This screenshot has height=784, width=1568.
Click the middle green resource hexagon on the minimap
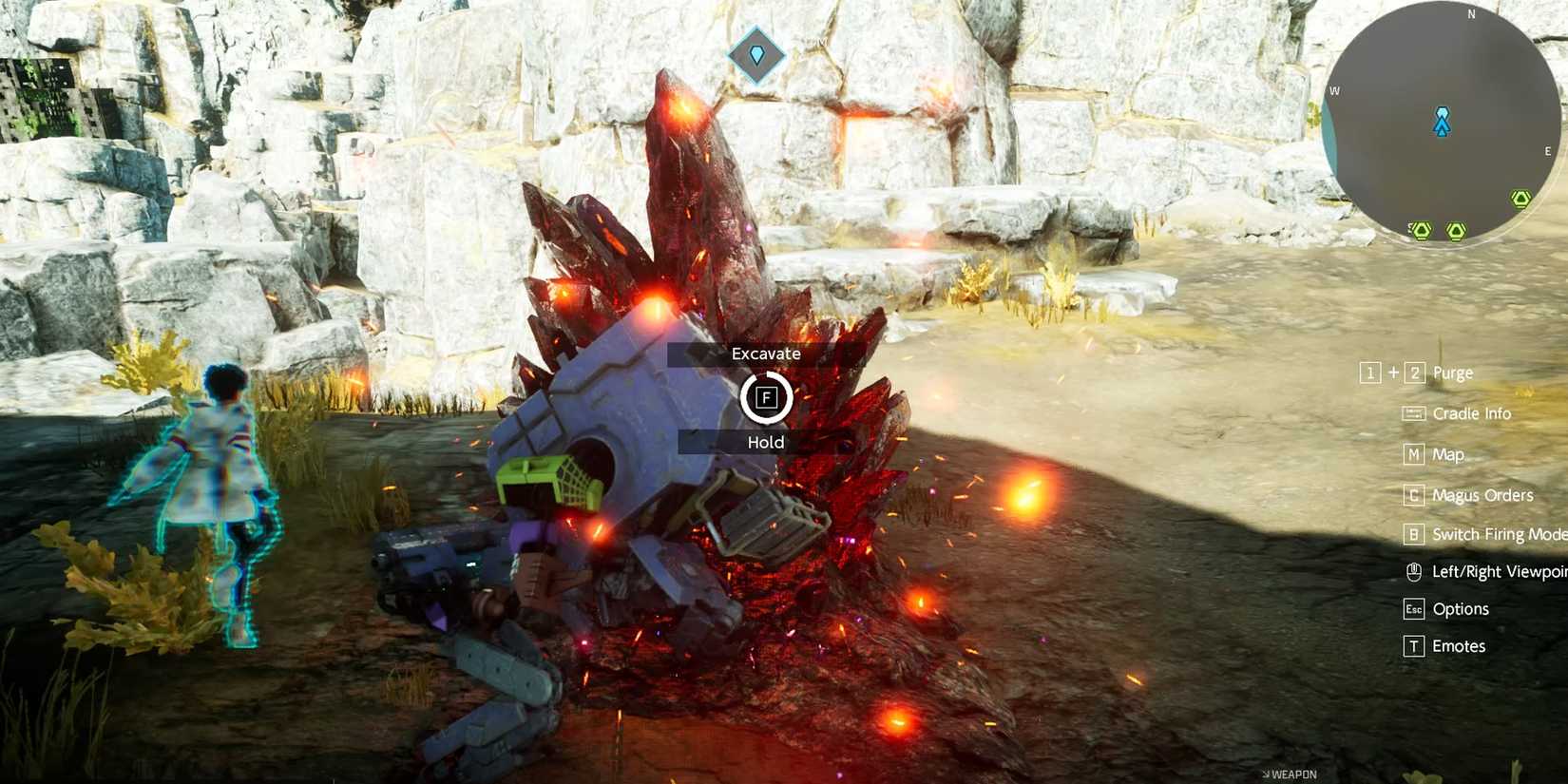(x=1457, y=230)
